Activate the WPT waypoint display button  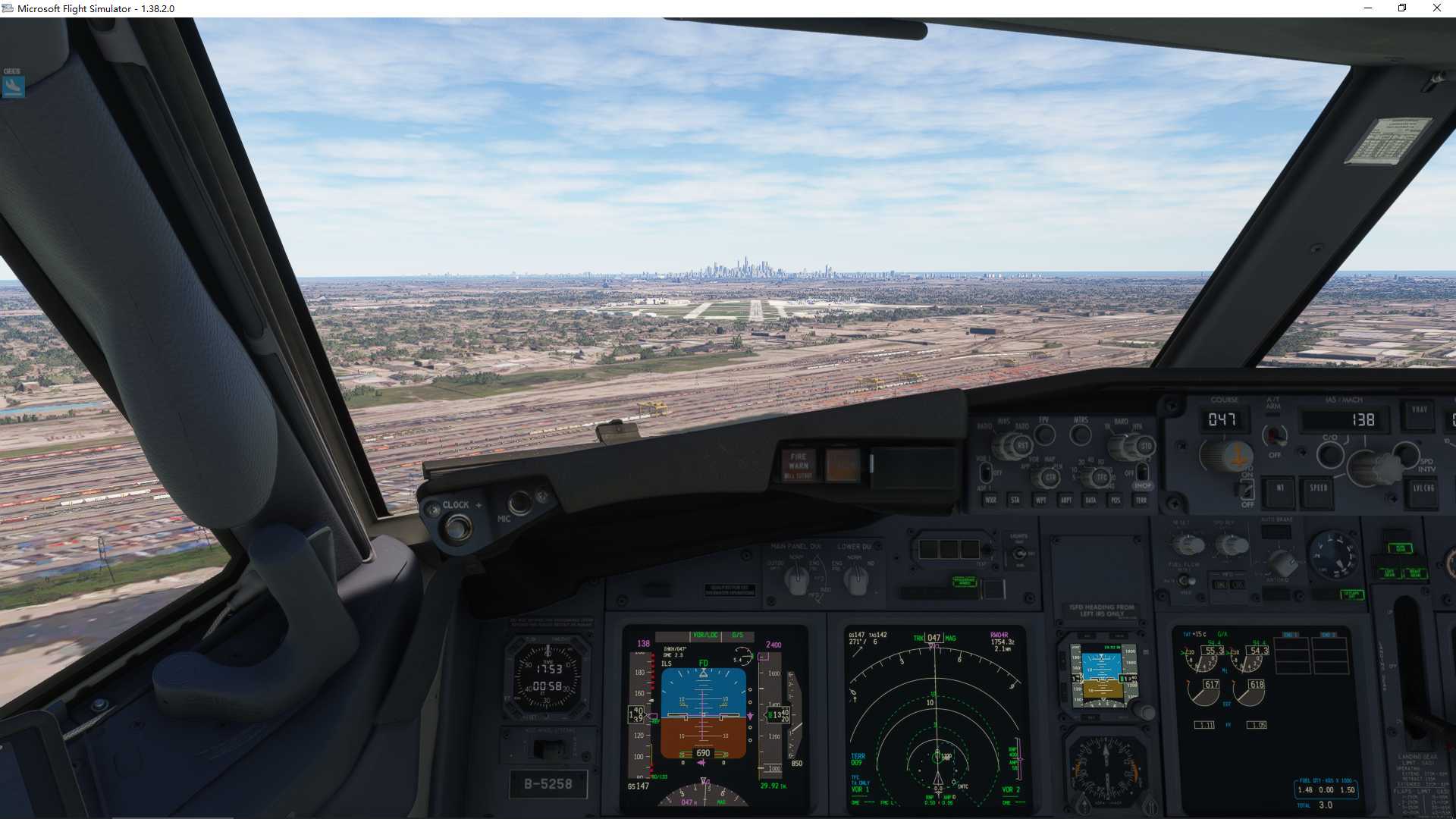point(1041,500)
